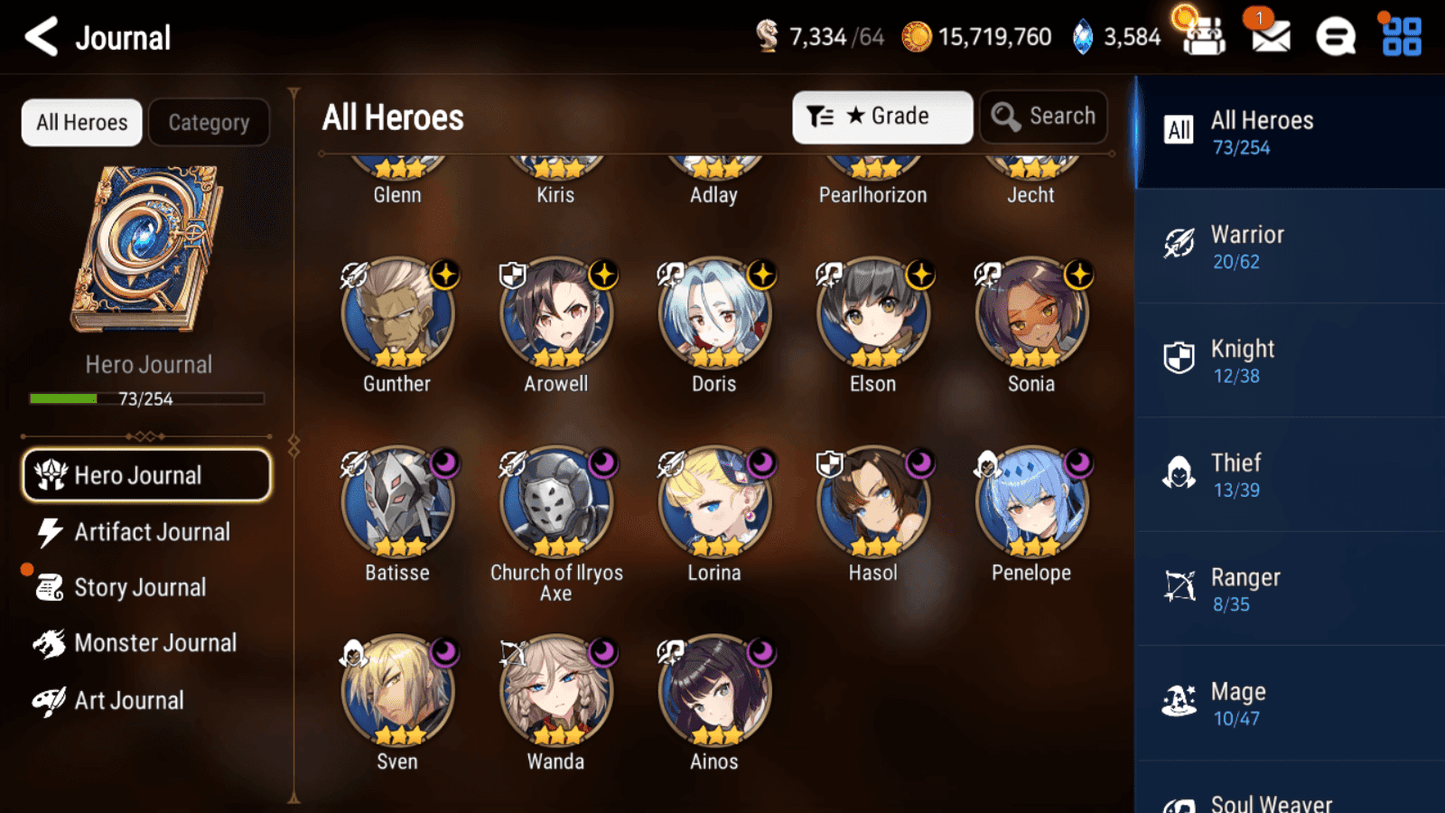This screenshot has width=1445, height=813.
Task: View the Hero Journal progress bar
Action: [148, 396]
